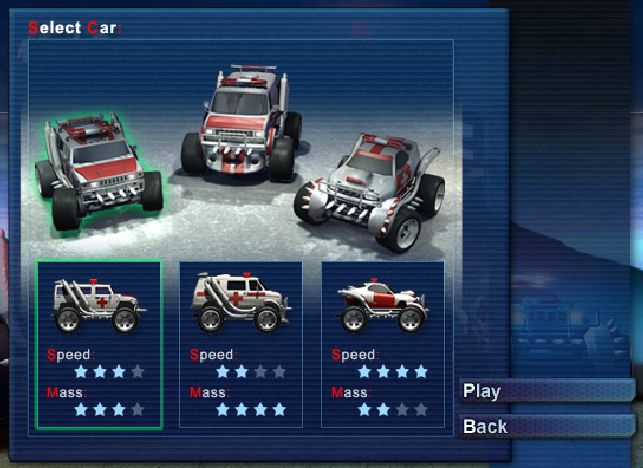The height and width of the screenshot is (468, 643).
Task: Select the green-highlighted jeep car card
Action: (98, 342)
